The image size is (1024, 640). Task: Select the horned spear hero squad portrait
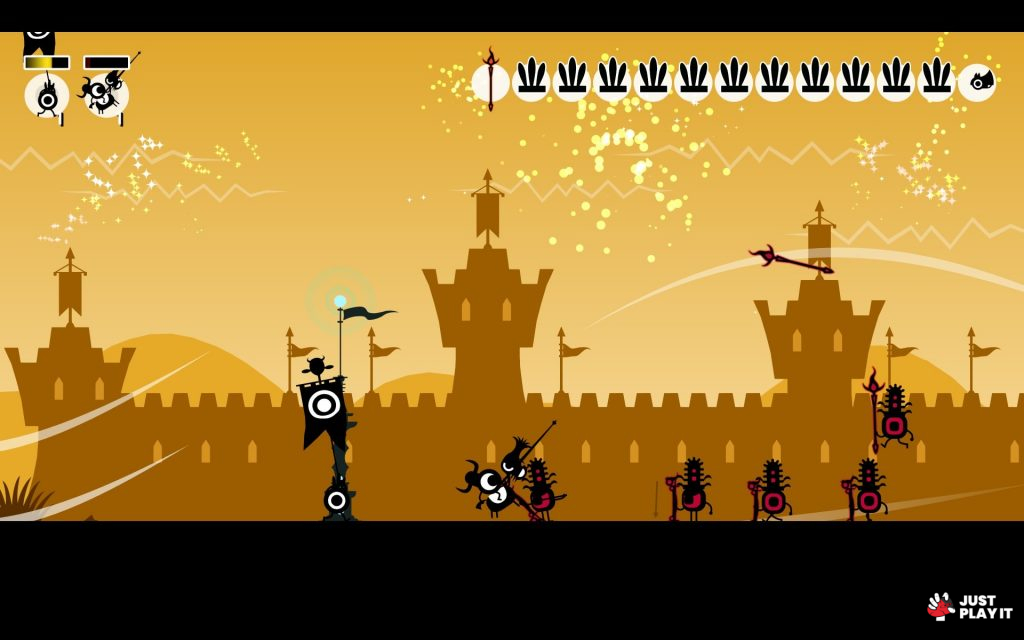[106, 94]
